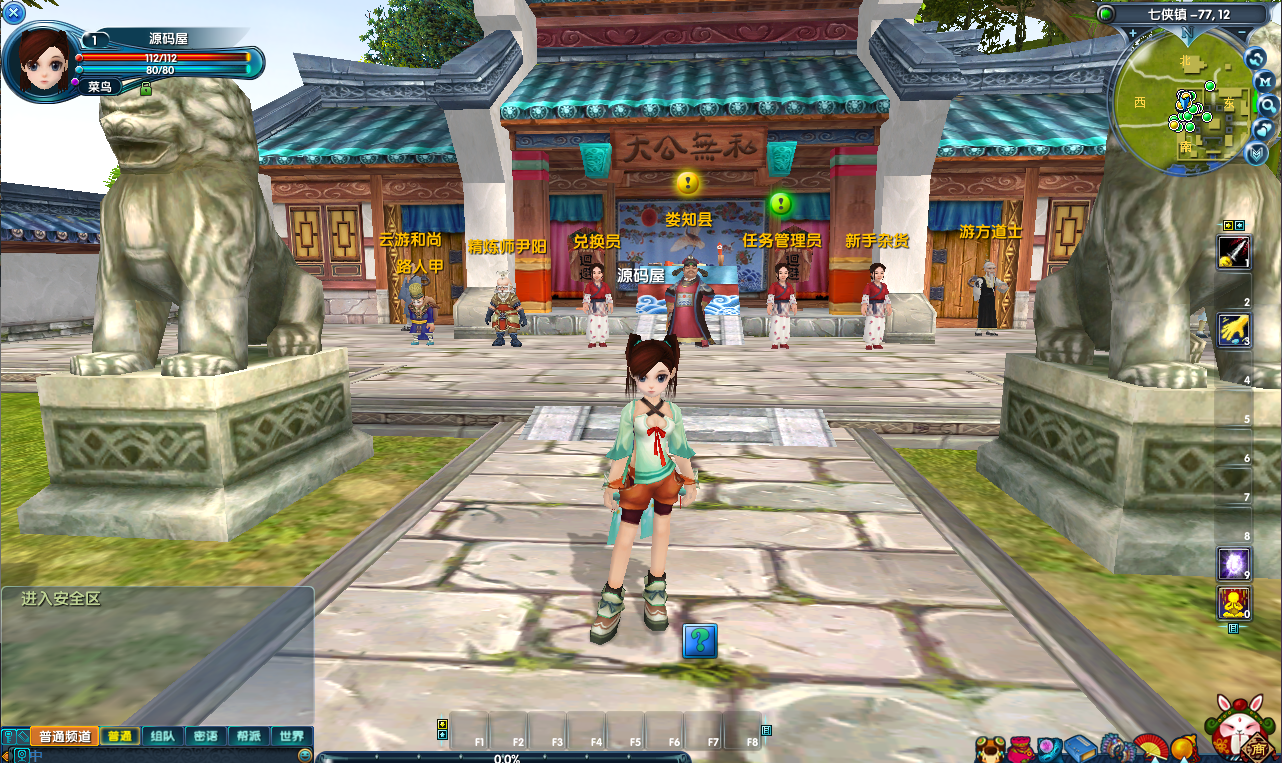Use the yellow hand skill in slot 3
Viewport: 1282px width, 763px height.
coord(1232,329)
